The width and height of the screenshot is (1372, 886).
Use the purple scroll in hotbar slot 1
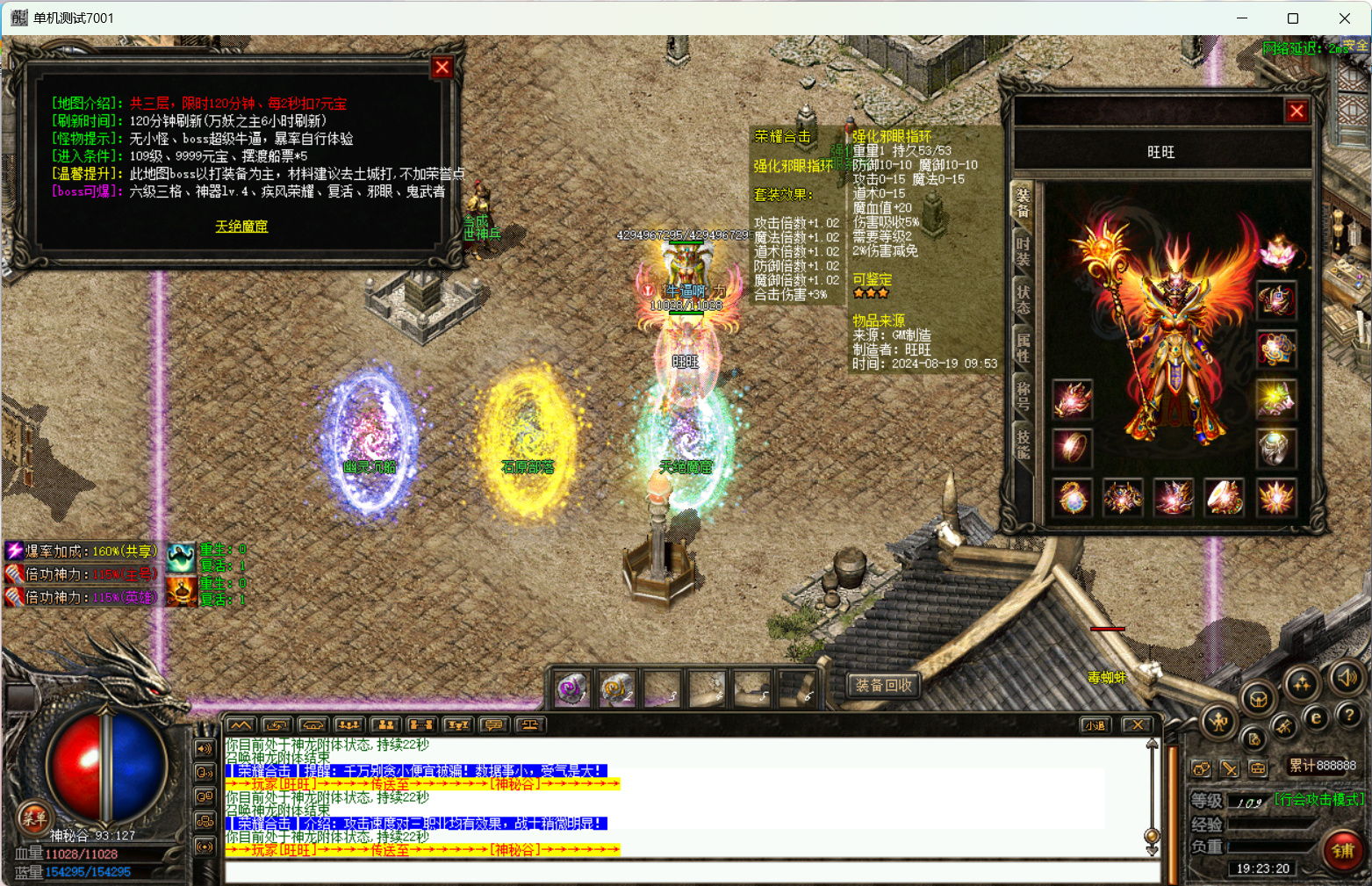(572, 689)
